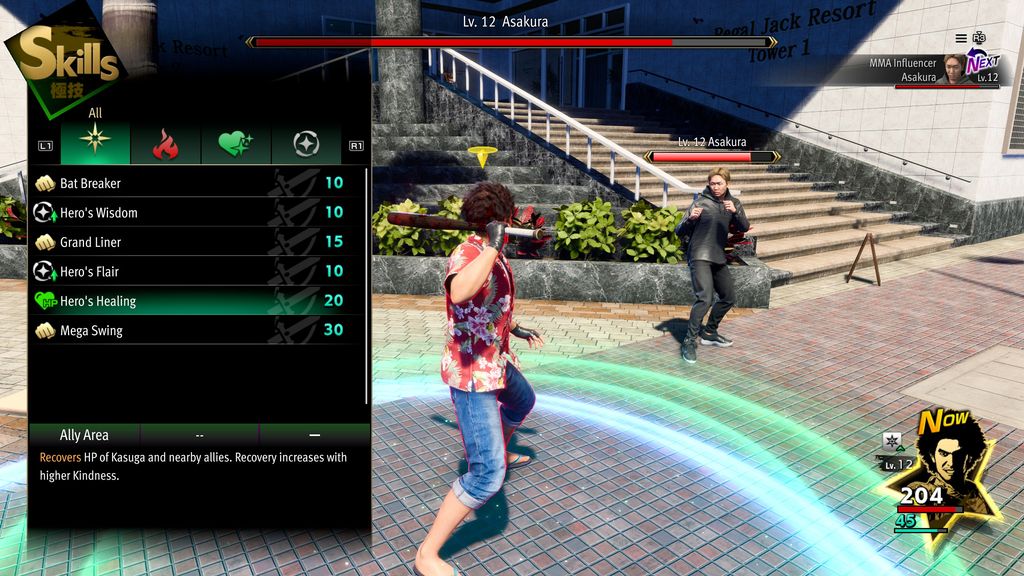Open the flame attack skills tab

165,145
